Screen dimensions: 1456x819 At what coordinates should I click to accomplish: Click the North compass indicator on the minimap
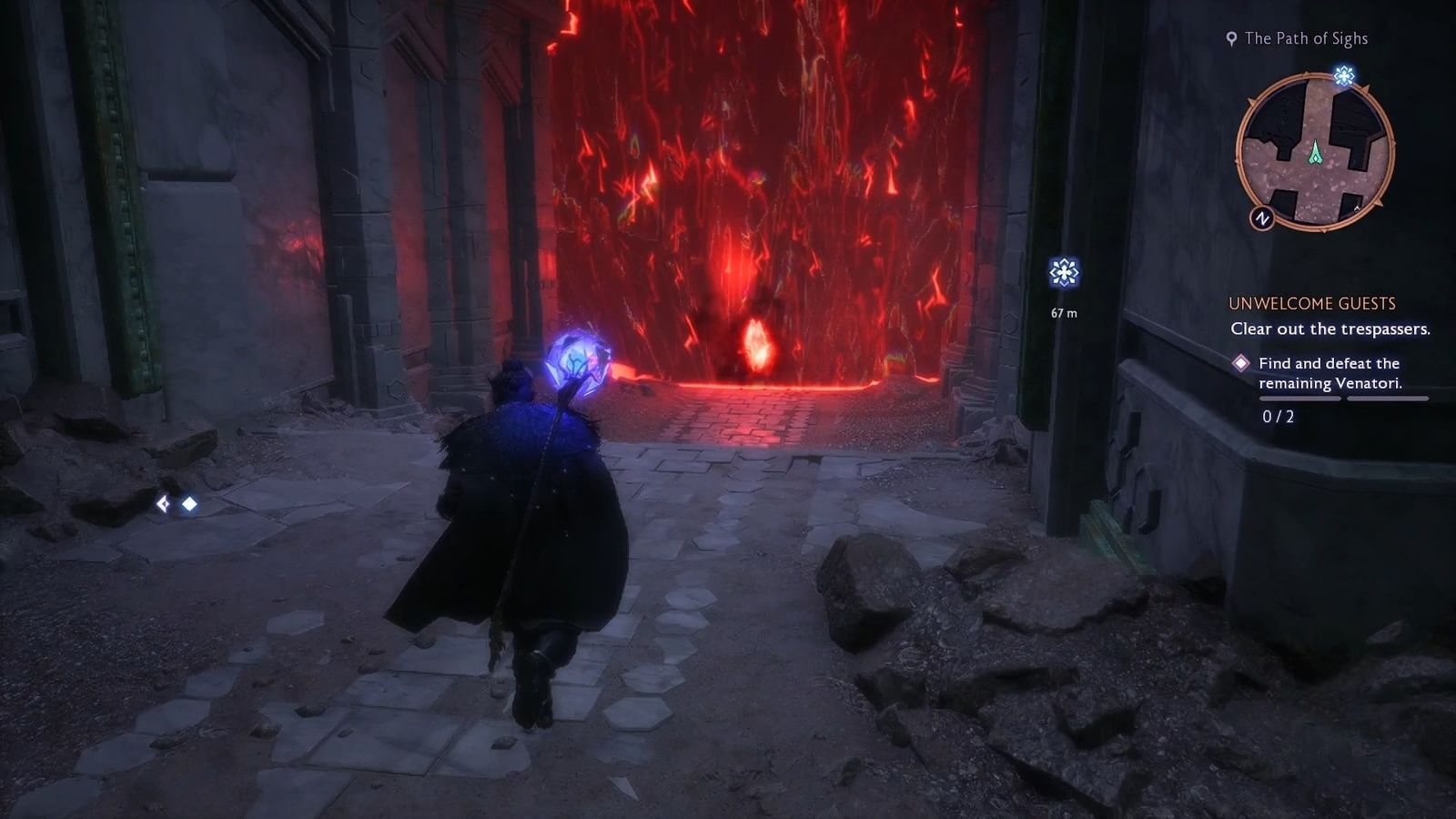tap(1263, 218)
